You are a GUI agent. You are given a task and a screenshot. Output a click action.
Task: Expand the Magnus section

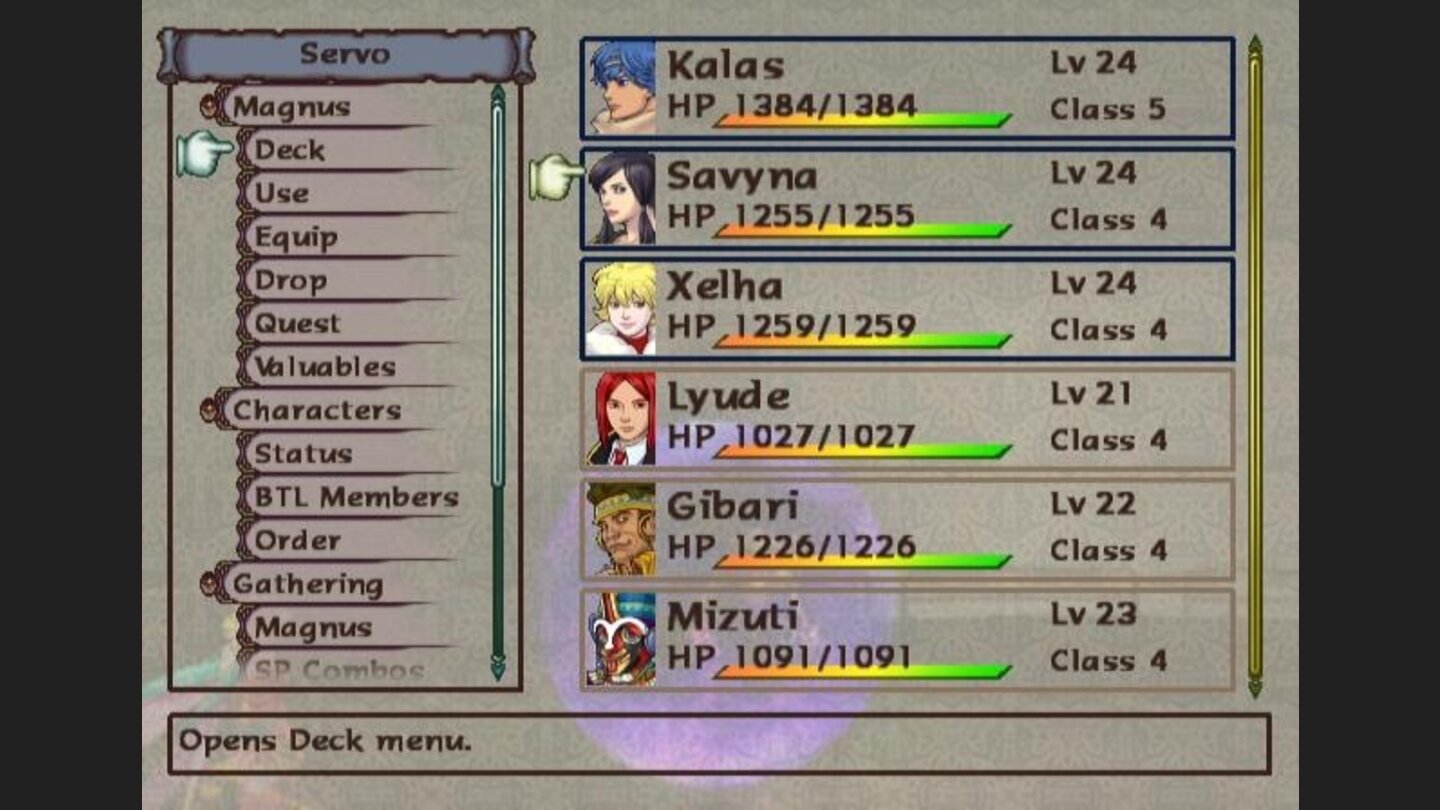(x=292, y=107)
